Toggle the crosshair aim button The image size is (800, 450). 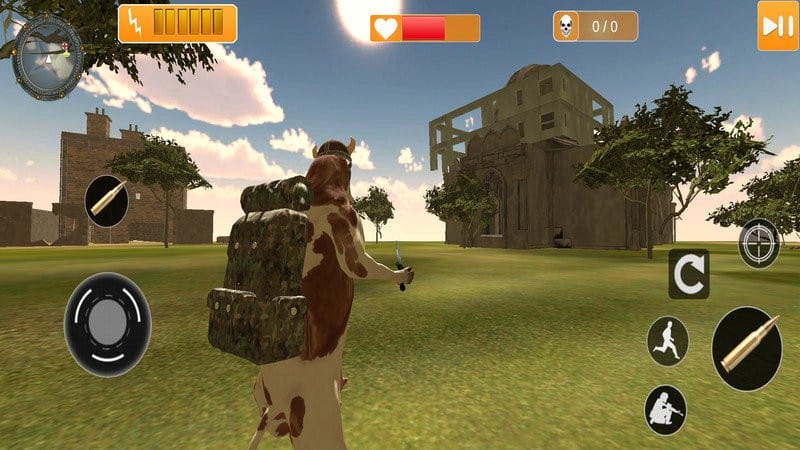tap(760, 243)
